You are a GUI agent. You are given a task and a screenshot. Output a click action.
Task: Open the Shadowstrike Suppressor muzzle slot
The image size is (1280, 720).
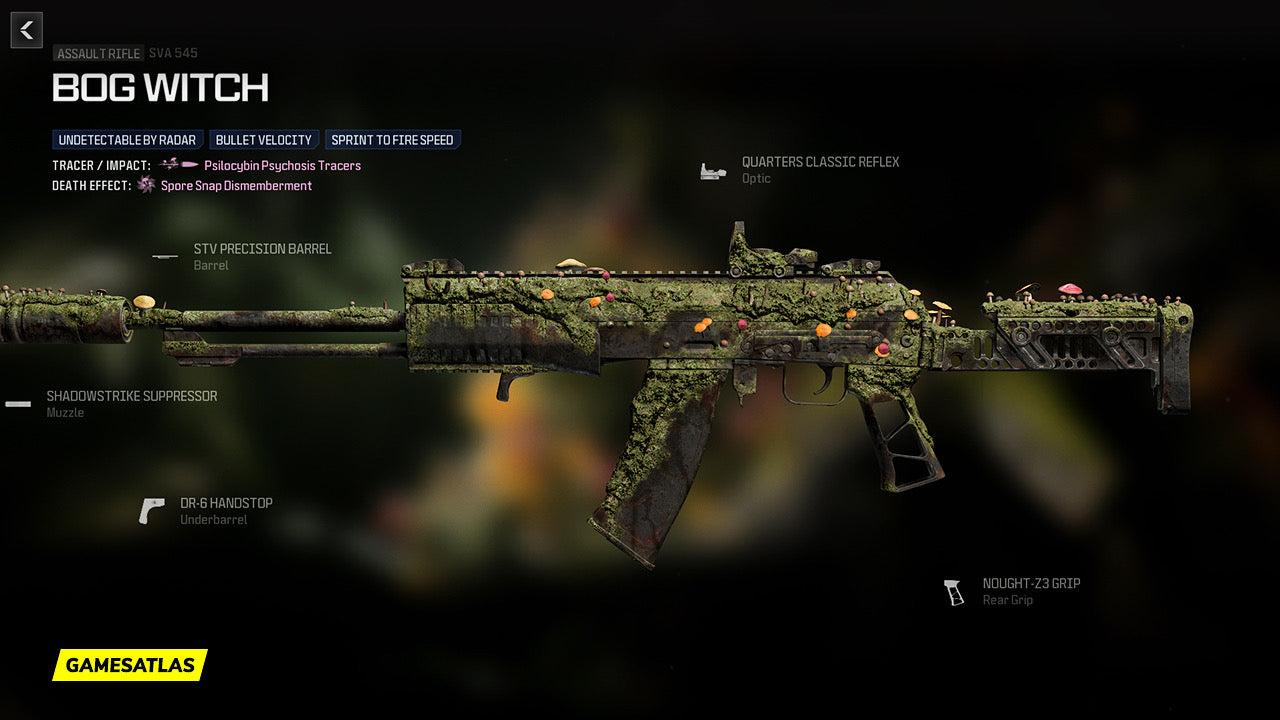point(131,396)
